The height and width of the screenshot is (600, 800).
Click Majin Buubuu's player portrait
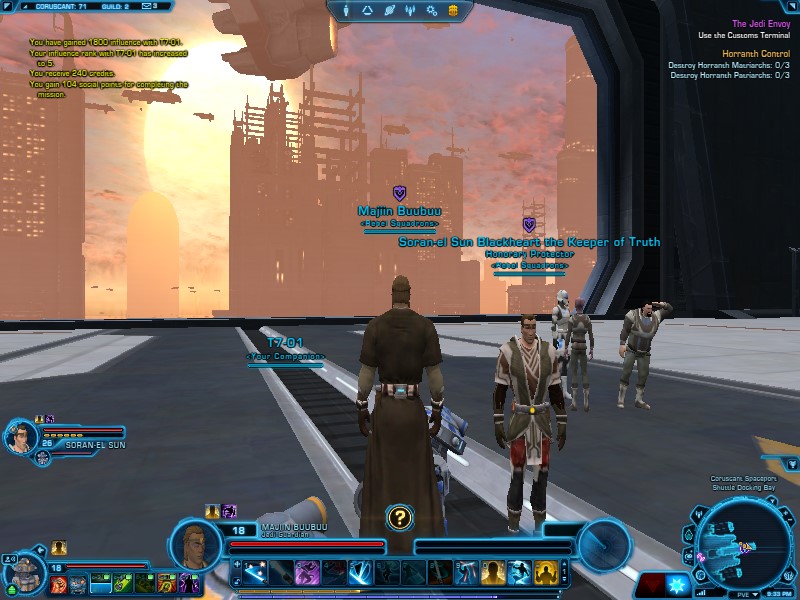click(x=194, y=544)
